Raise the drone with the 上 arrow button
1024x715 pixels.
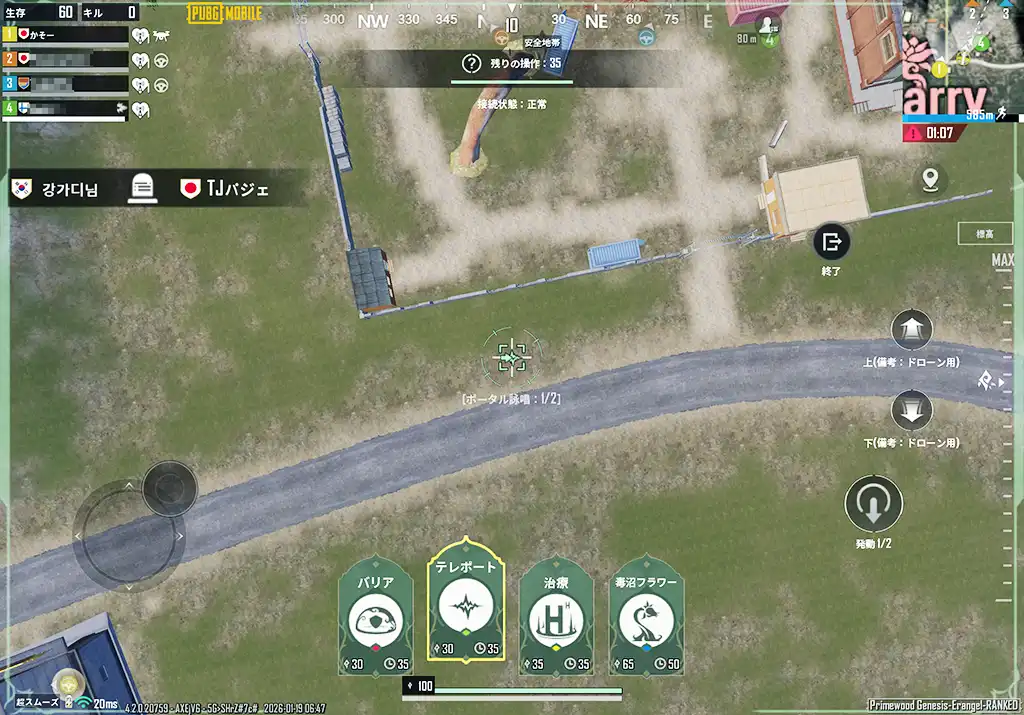pyautogui.click(x=911, y=330)
